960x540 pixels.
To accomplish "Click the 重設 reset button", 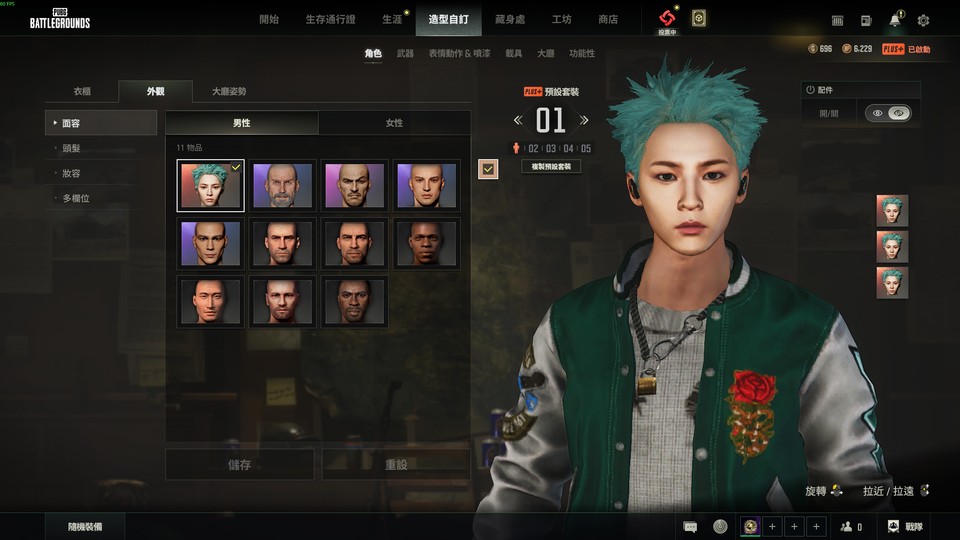I will [x=395, y=465].
